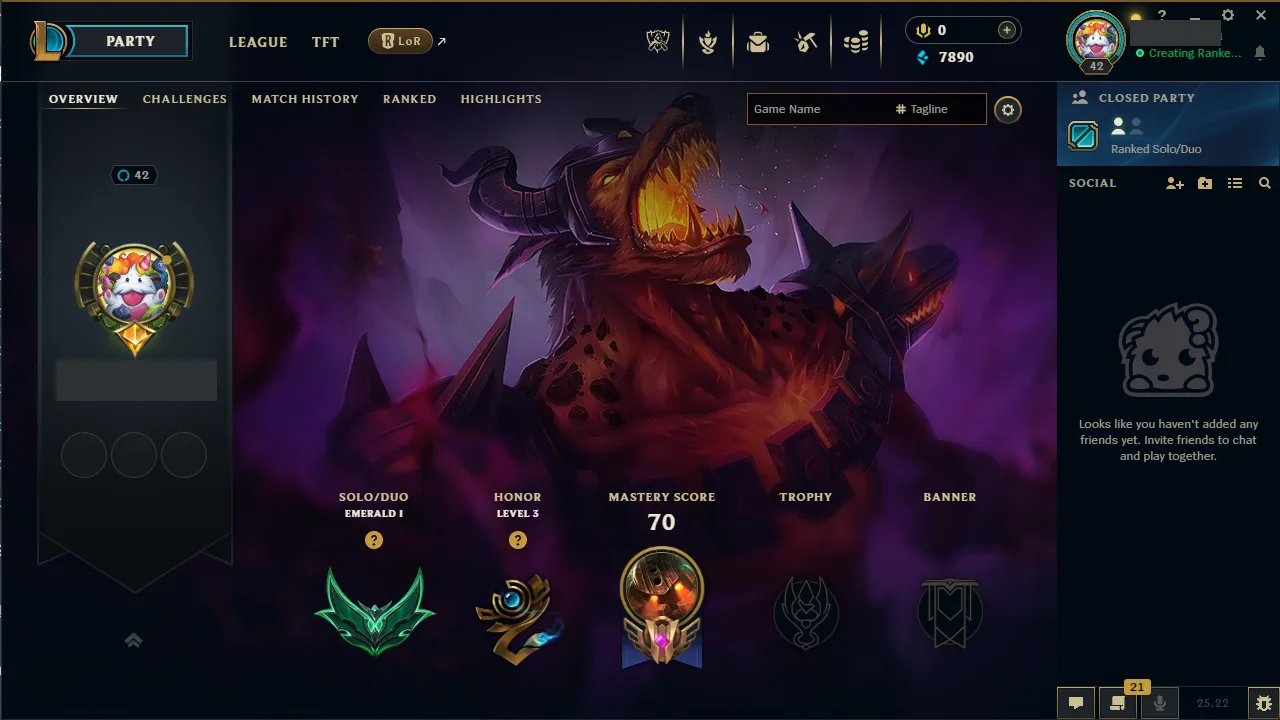
Task: Open the scroll notifications with 21 badge
Action: [x=1117, y=703]
